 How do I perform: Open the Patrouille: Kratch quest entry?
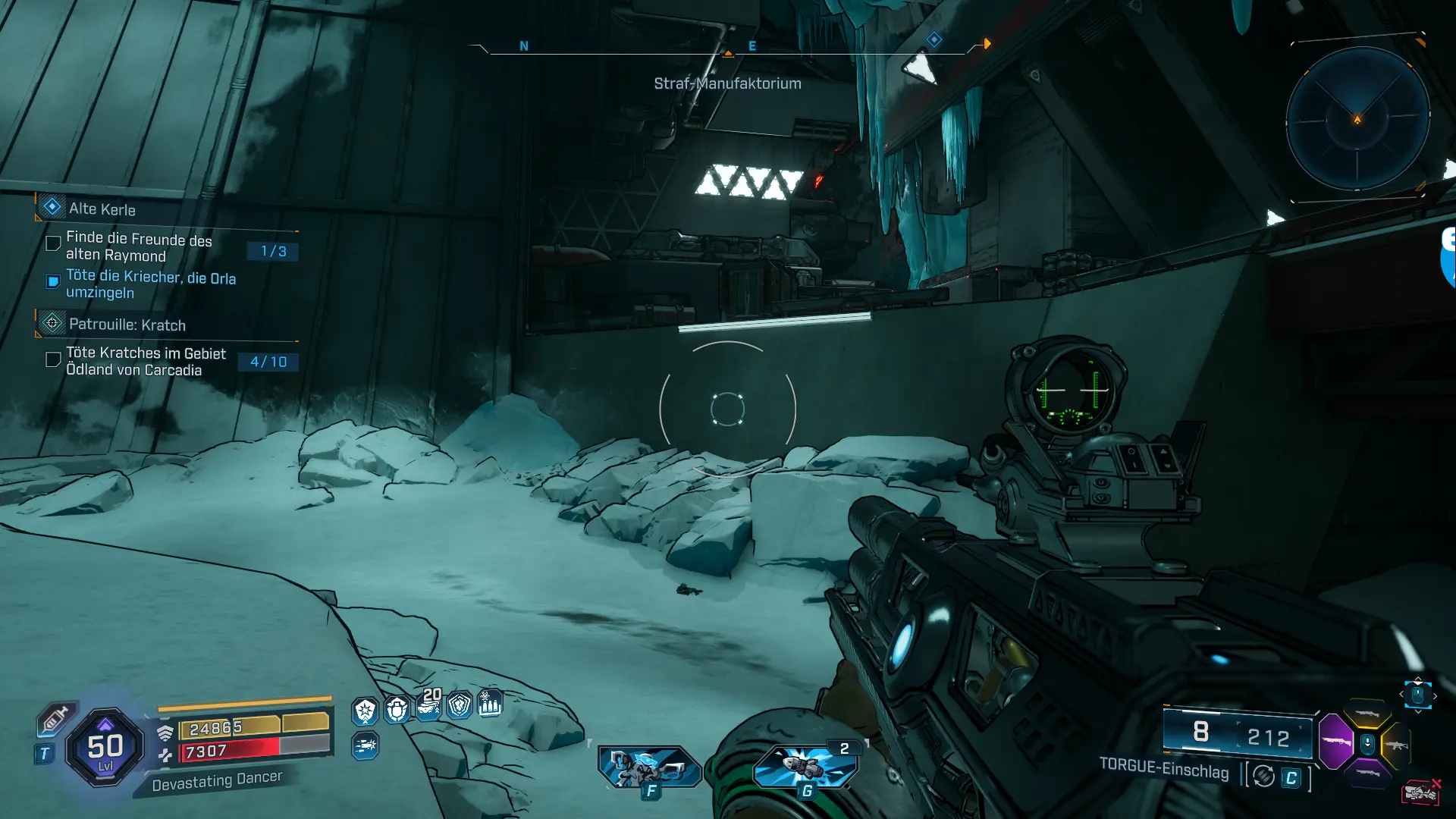(x=127, y=325)
